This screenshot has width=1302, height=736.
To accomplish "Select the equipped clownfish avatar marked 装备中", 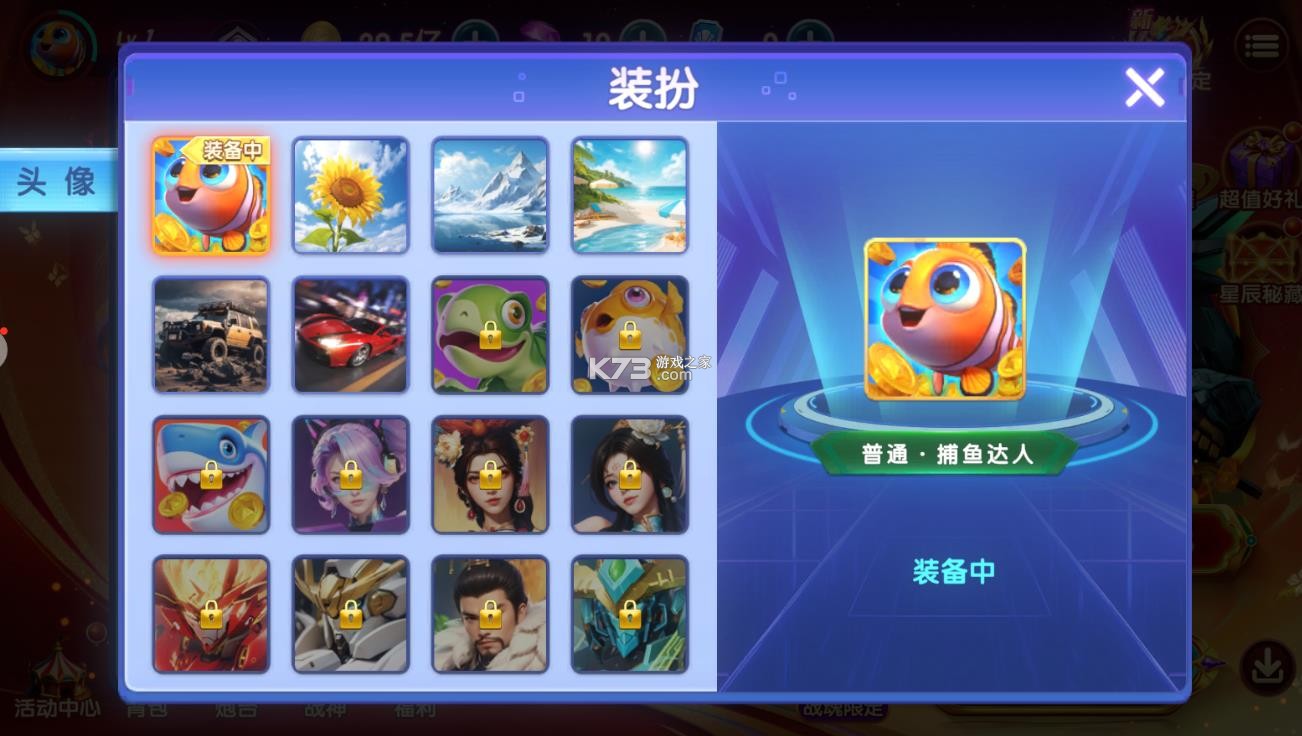I will (210, 194).
